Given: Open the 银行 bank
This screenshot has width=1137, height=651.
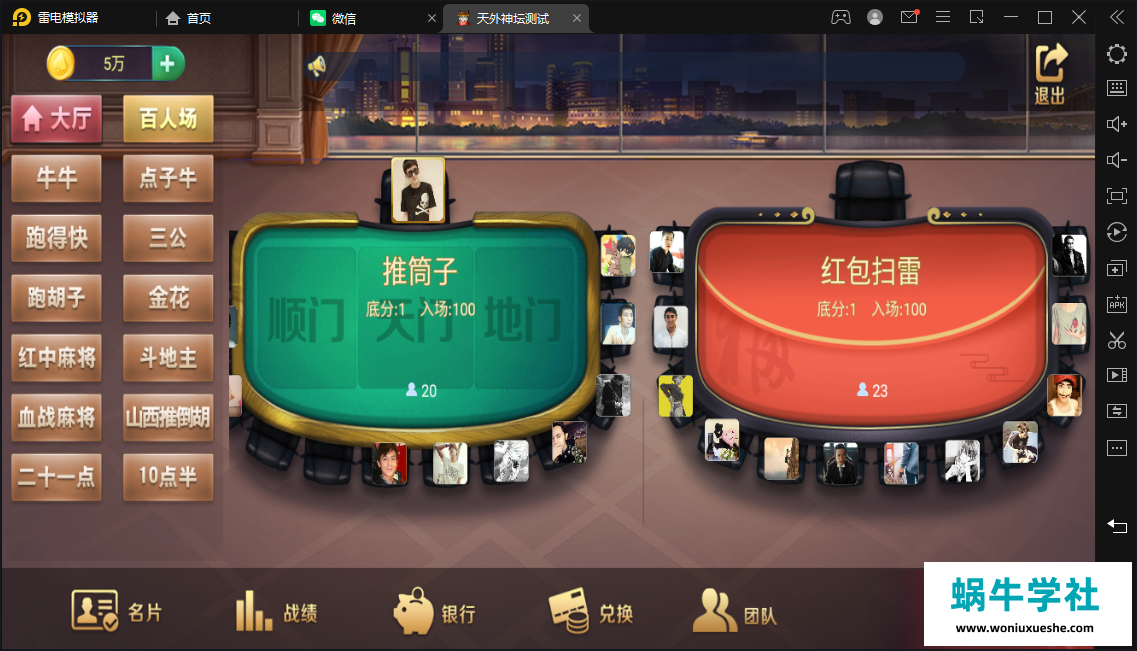Looking at the screenshot, I should point(434,611).
